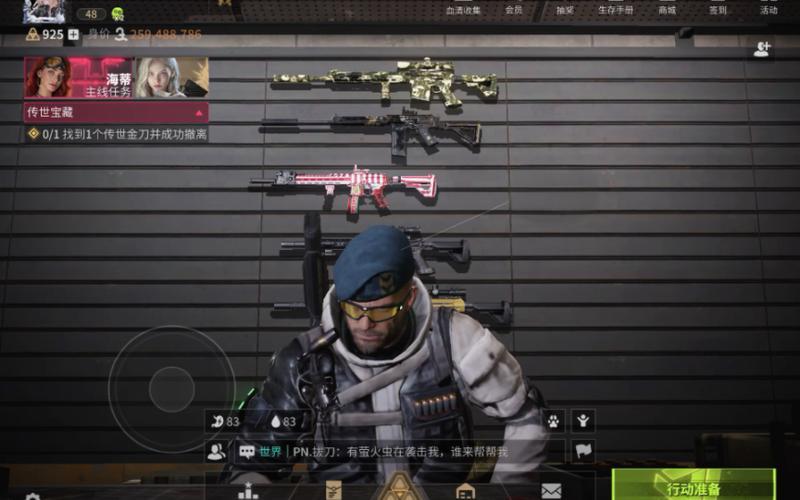The height and width of the screenshot is (500, 800).
Task: Open the 活动 events menu
Action: [768, 10]
